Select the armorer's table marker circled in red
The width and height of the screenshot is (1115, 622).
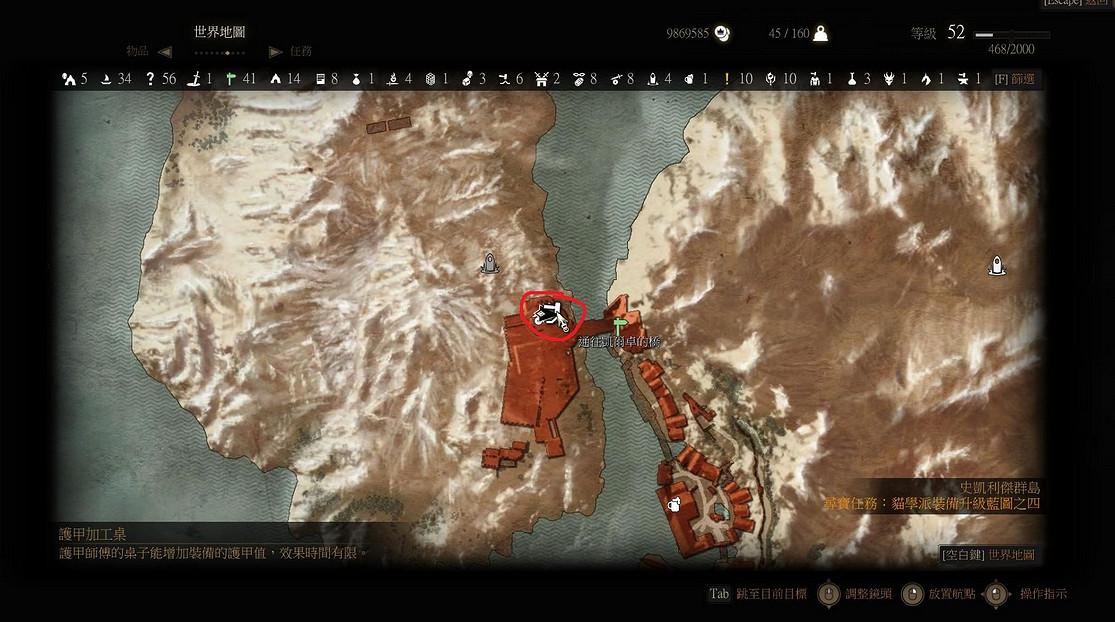point(549,315)
